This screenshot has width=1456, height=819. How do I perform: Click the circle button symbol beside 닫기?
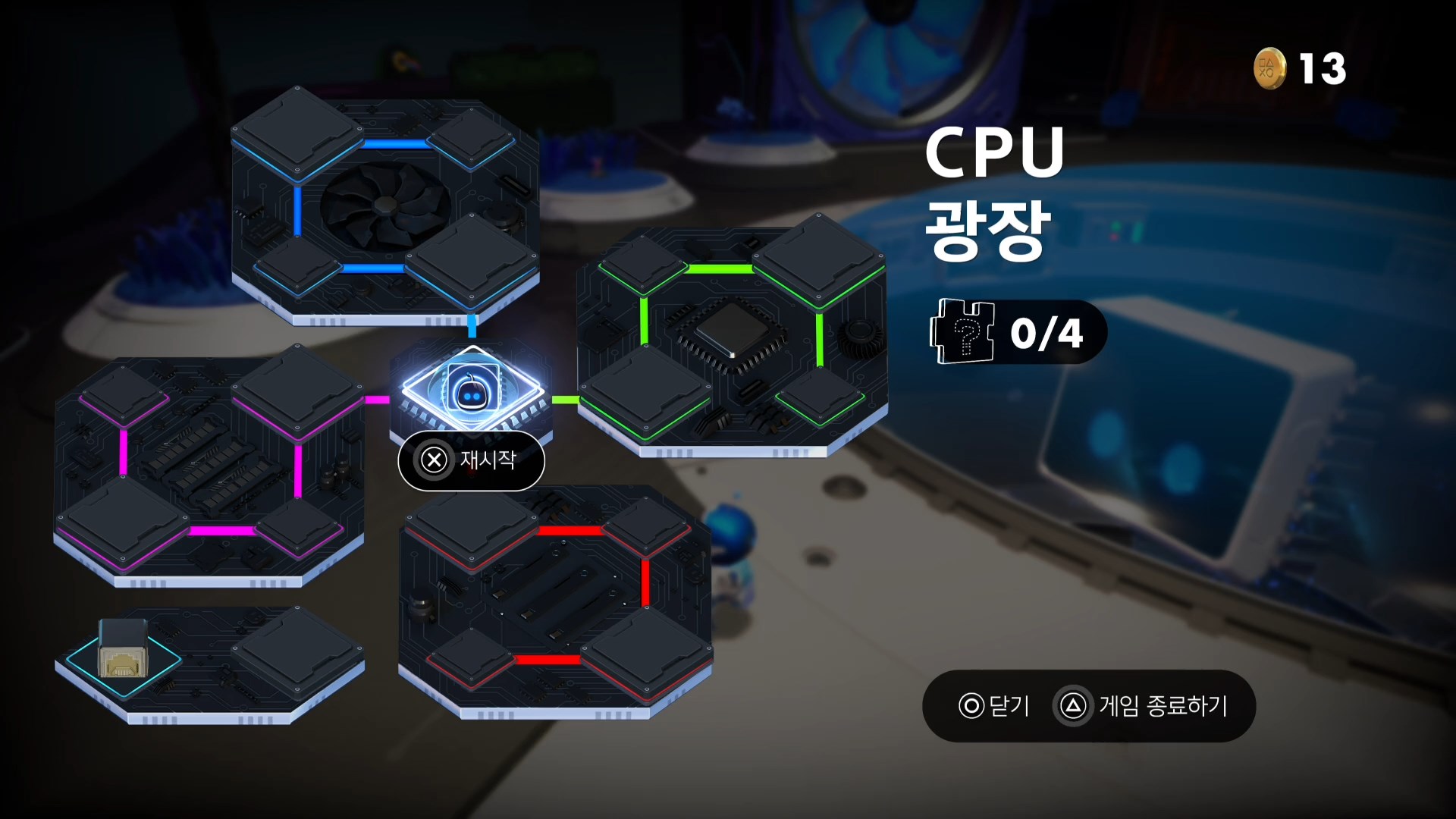[971, 707]
